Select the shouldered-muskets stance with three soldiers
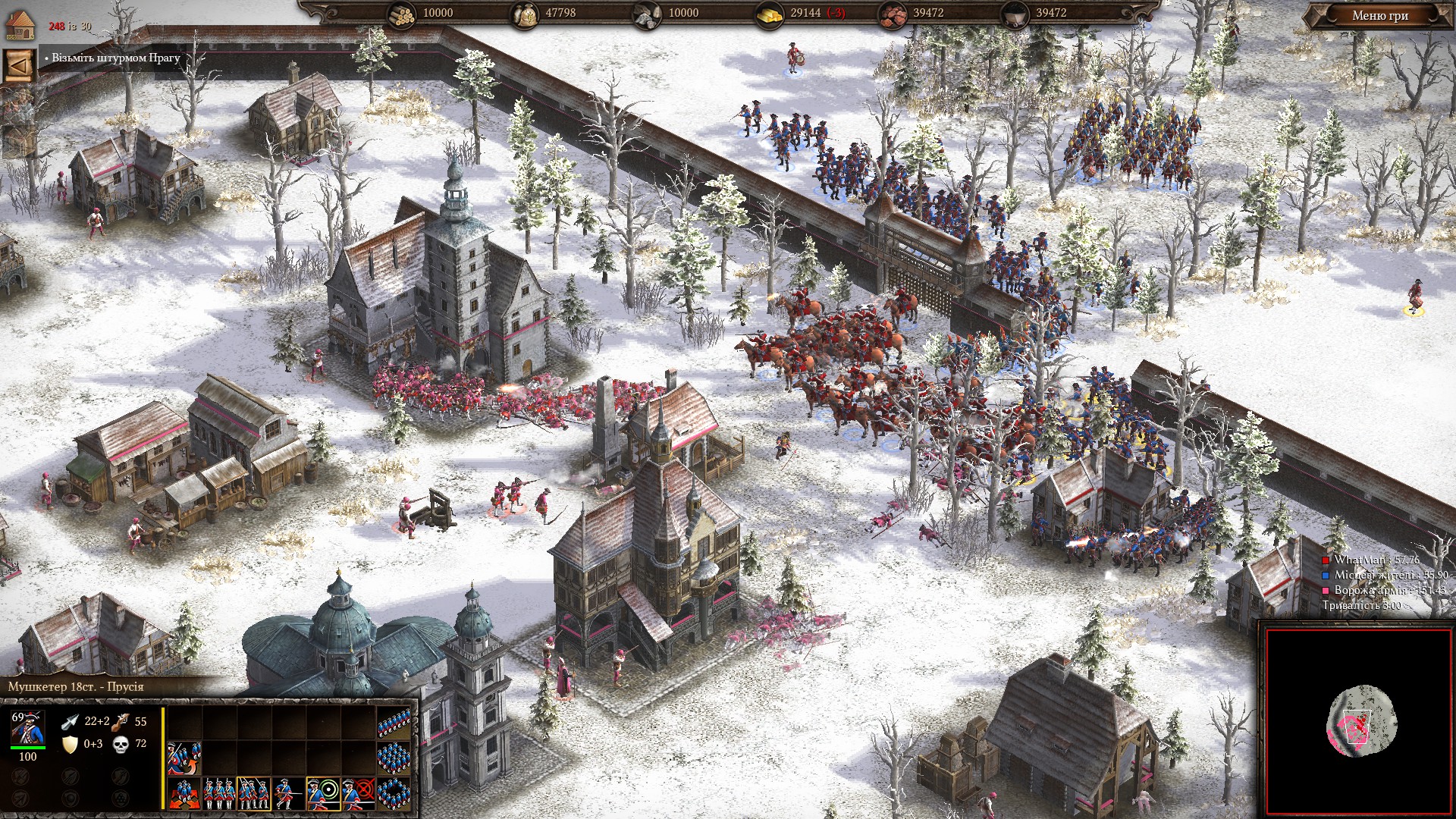The image size is (1456, 819). pyautogui.click(x=254, y=793)
